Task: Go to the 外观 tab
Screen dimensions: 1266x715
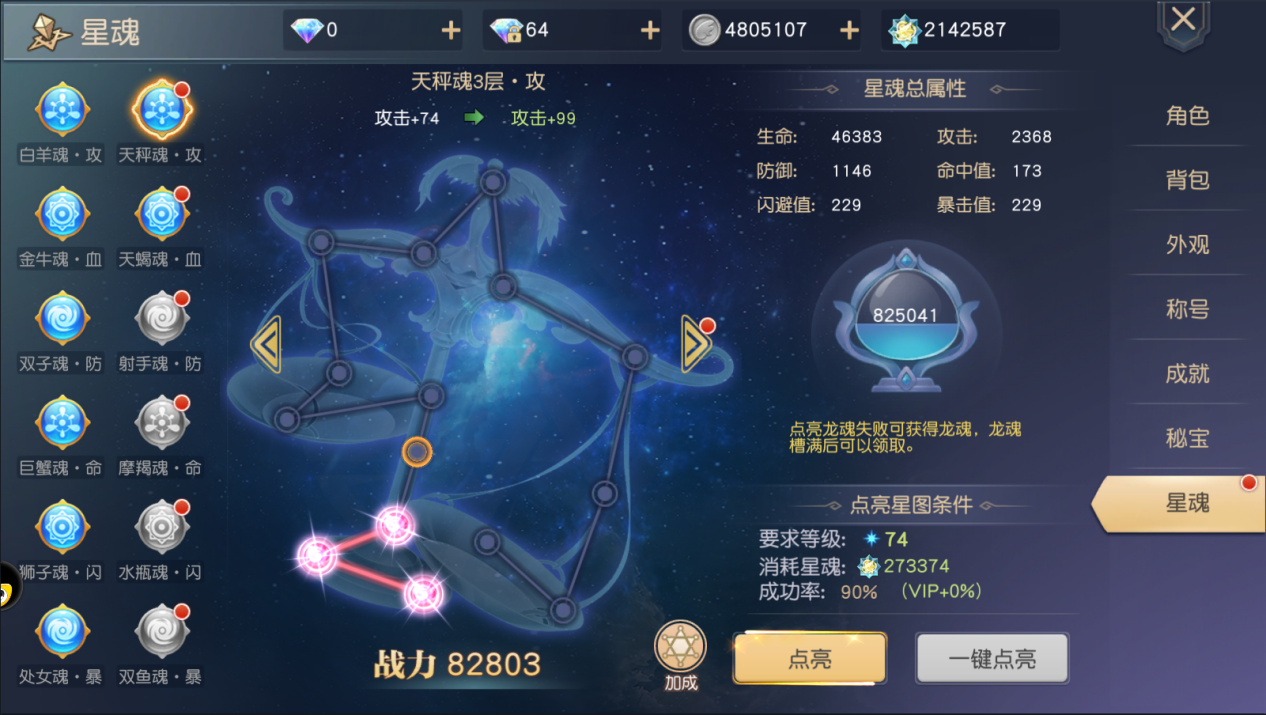Action: point(1187,245)
